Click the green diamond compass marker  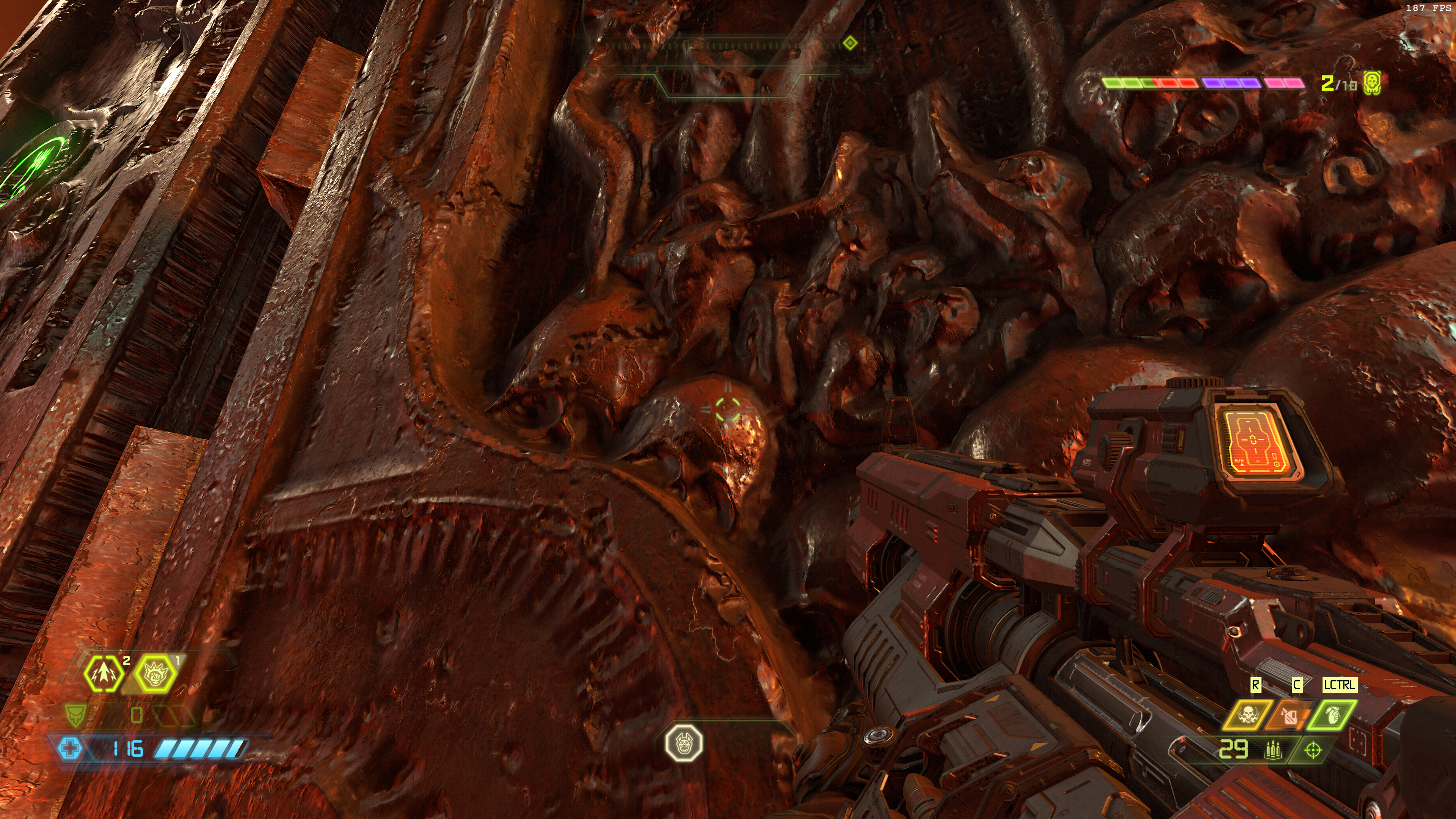click(850, 43)
